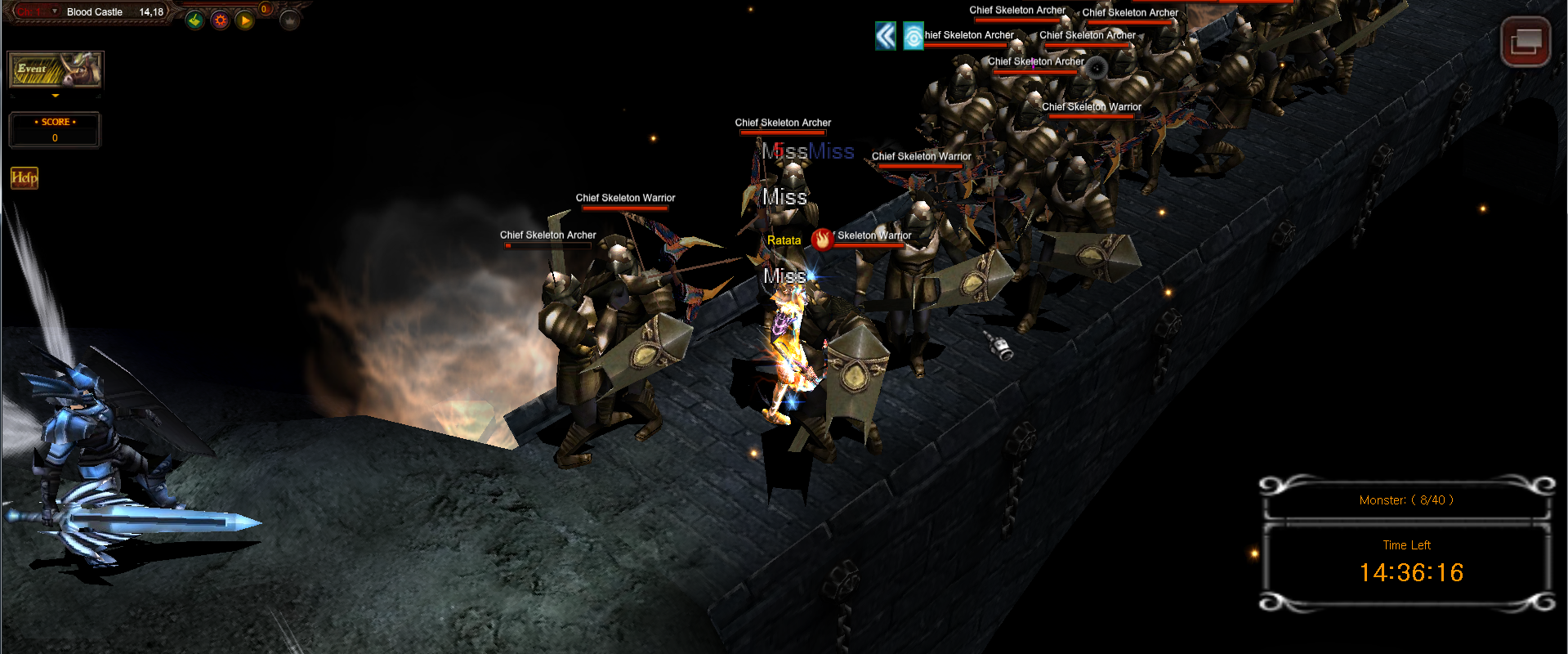Click the green arrow quest icon
Viewport: 1568px width, 654px height.
pos(194,20)
